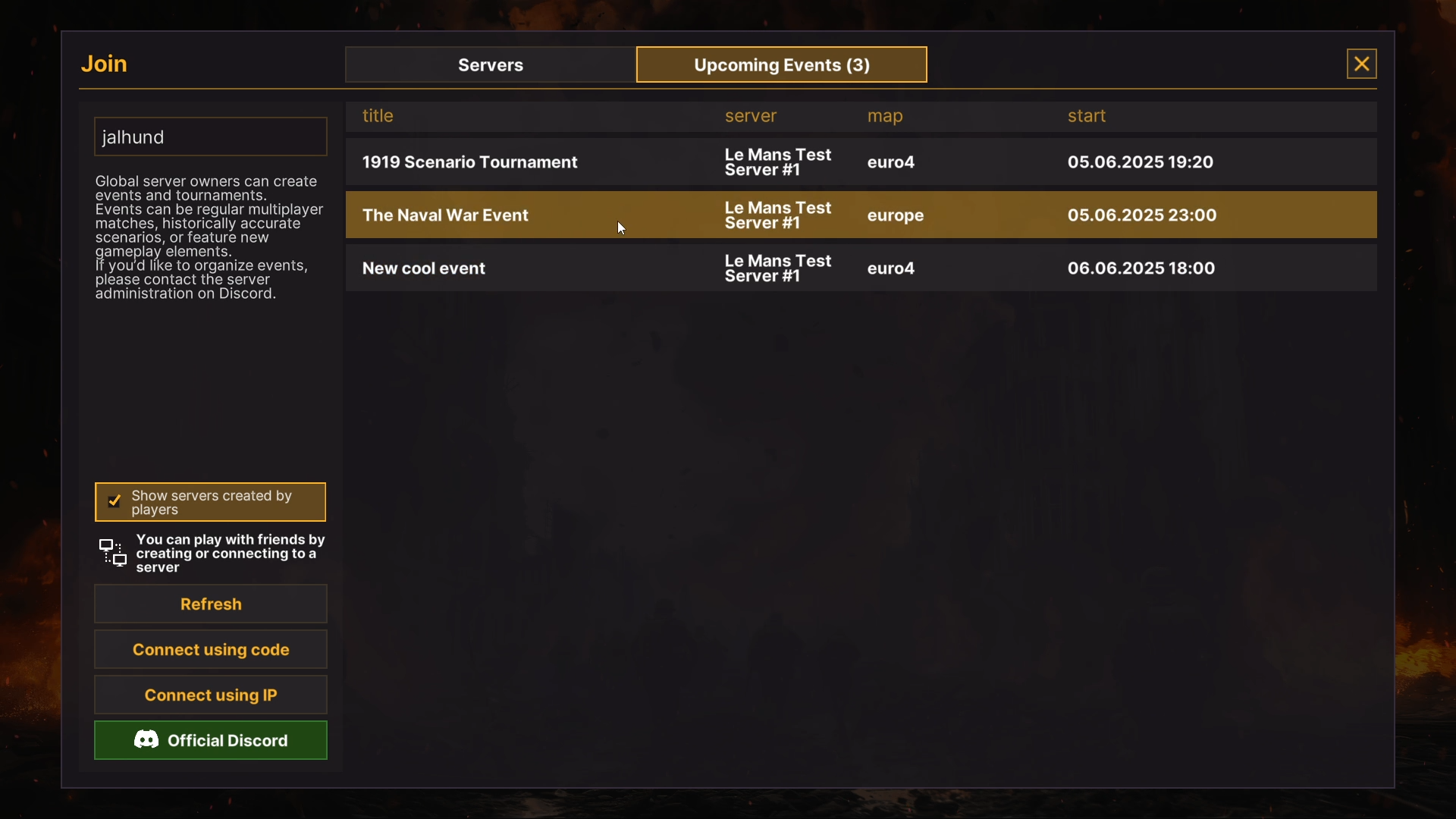
Task: Click the Discord icon on Official Discord button
Action: (146, 740)
